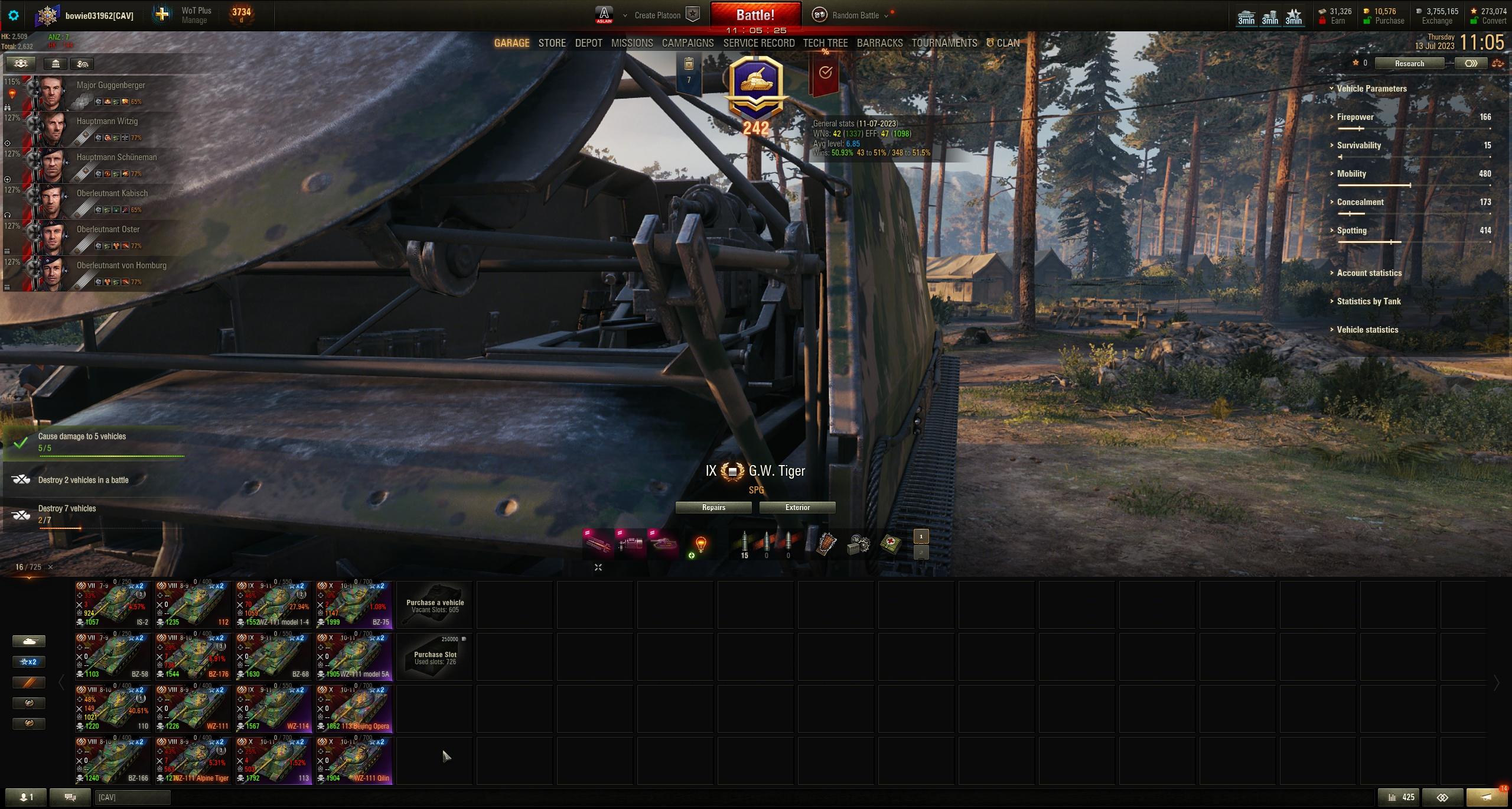Open the STORE tab

[552, 43]
